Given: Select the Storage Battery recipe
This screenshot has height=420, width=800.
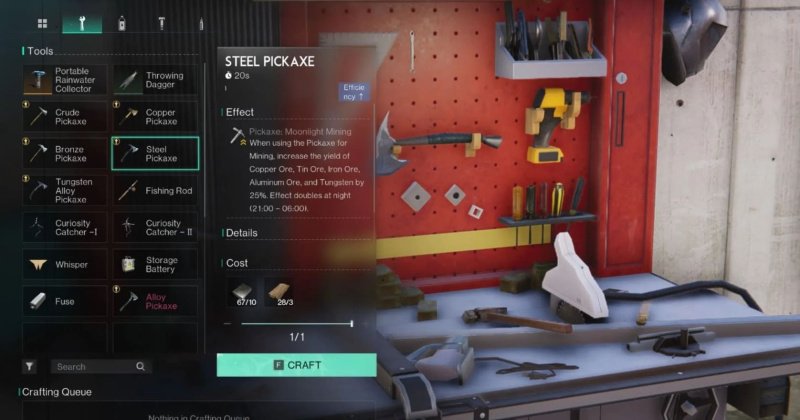Looking at the screenshot, I should [x=155, y=264].
